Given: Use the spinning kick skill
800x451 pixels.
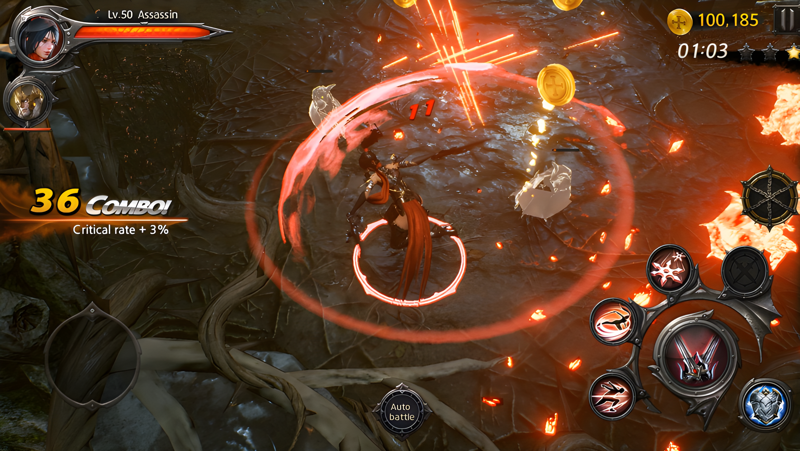Looking at the screenshot, I should (612, 320).
